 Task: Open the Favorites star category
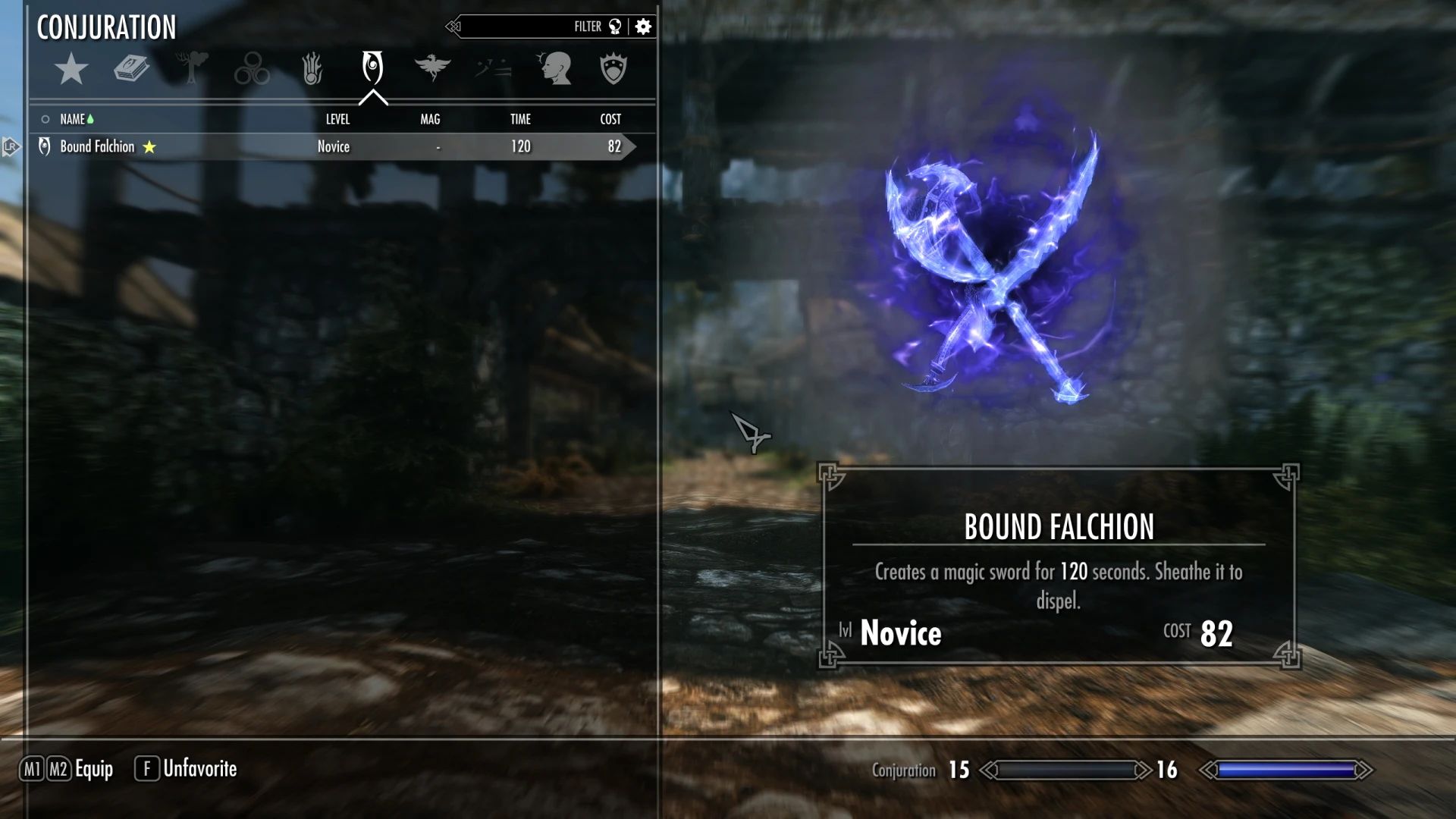(x=71, y=68)
